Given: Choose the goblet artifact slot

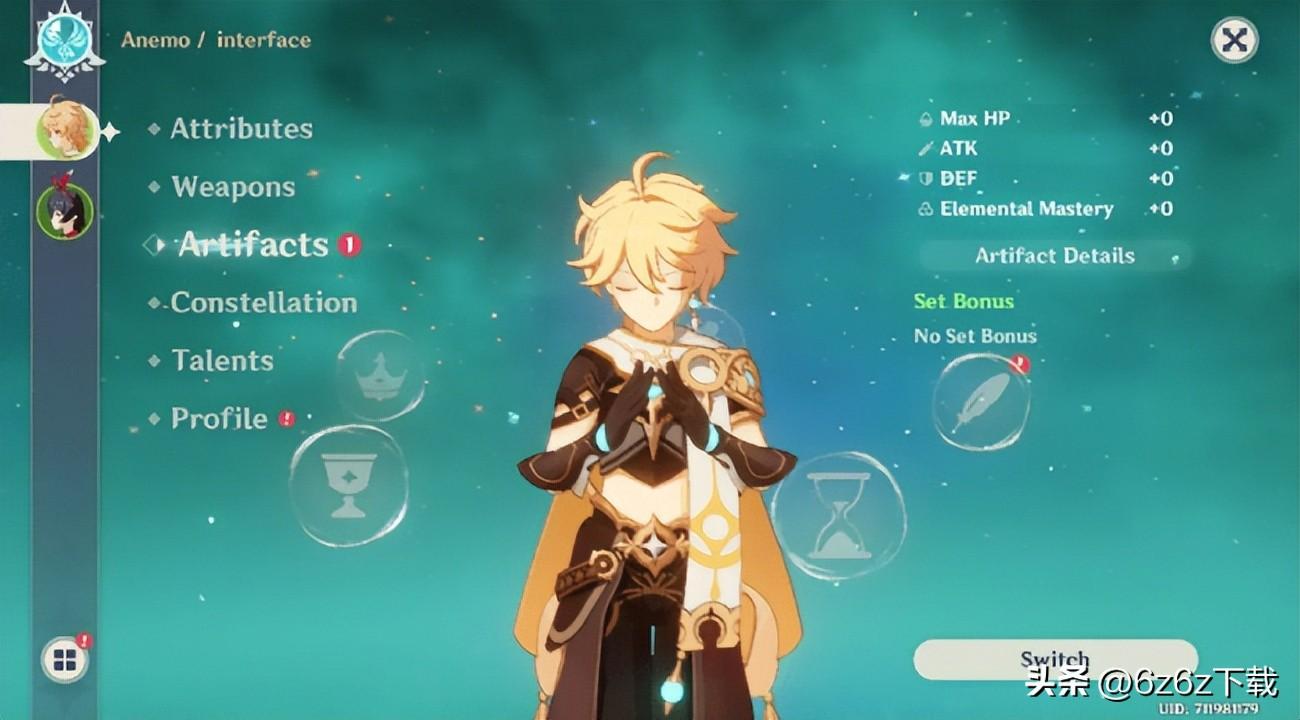Looking at the screenshot, I should point(348,485).
